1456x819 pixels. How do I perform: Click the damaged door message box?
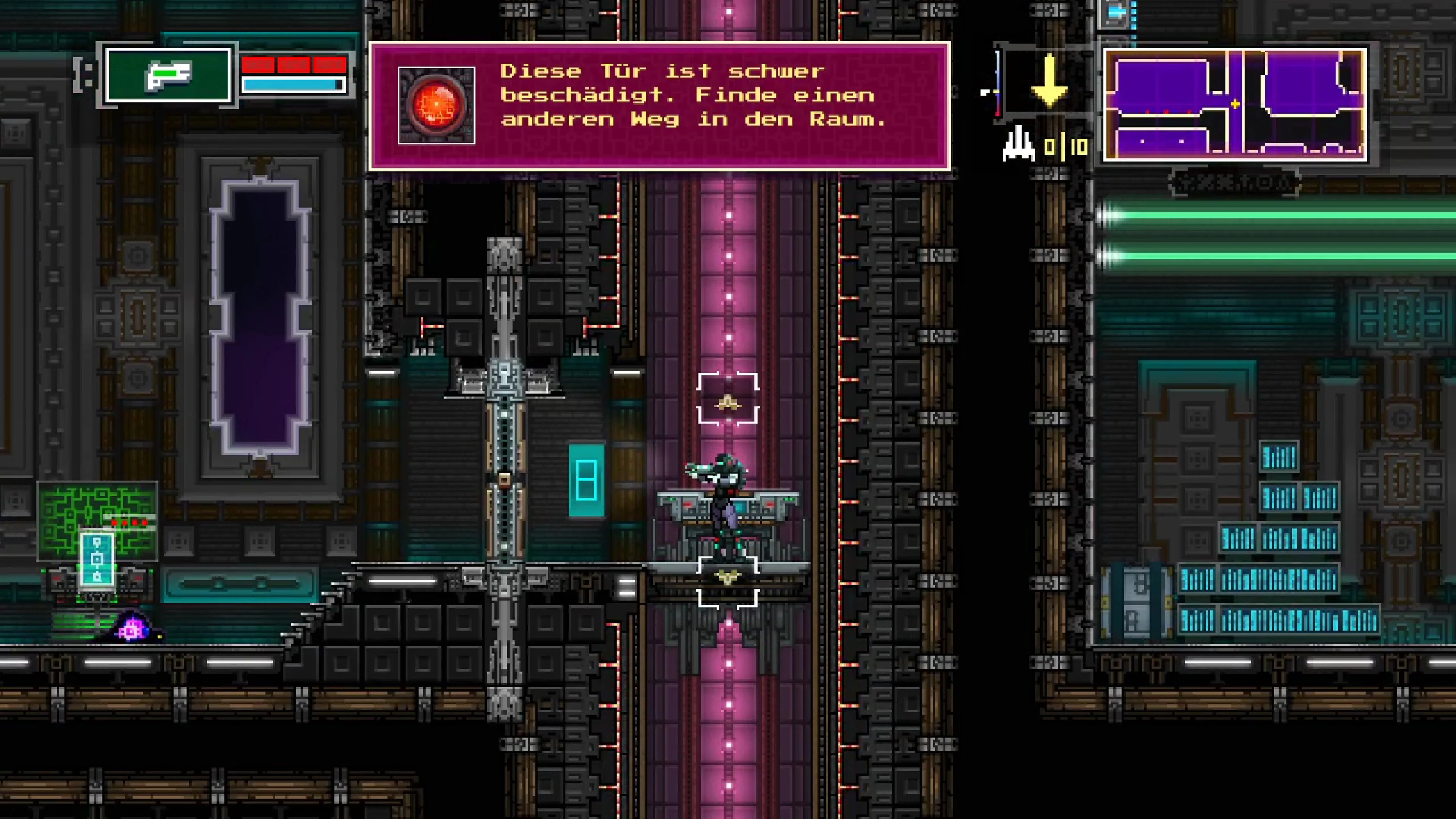point(659,106)
